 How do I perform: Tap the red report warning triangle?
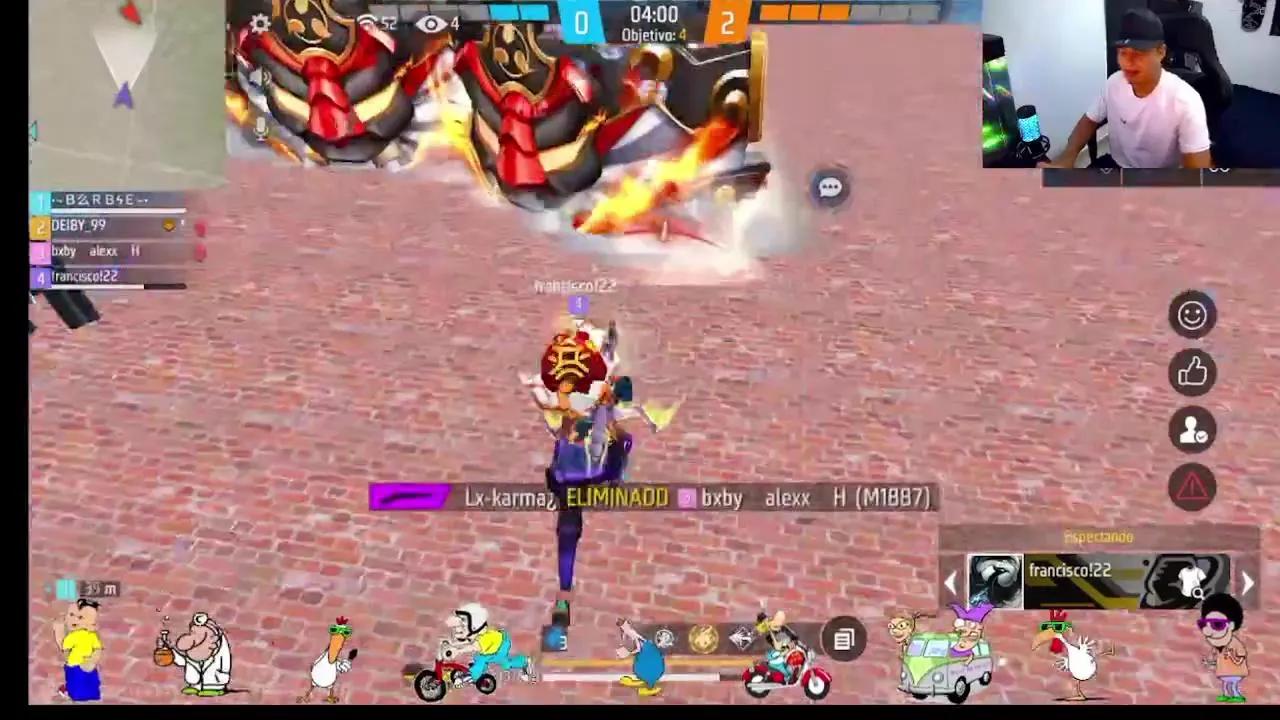1192,486
